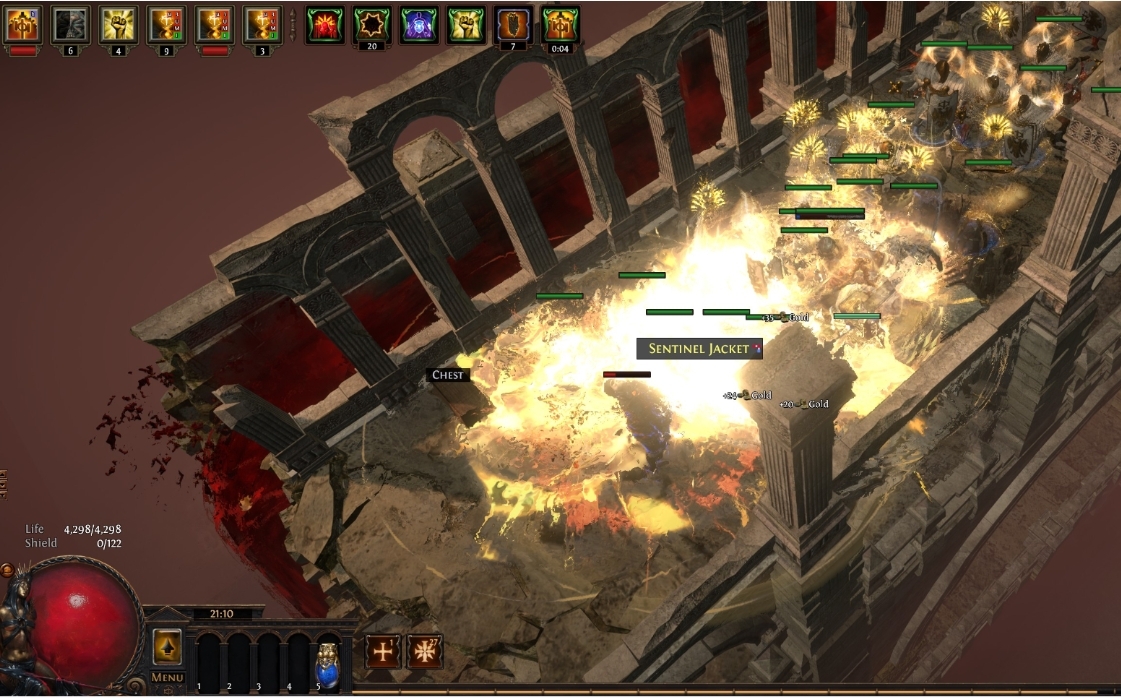Viewport: 1121px width, 698px height.
Task: Use the blue flask in slot 5
Action: pos(327,658)
